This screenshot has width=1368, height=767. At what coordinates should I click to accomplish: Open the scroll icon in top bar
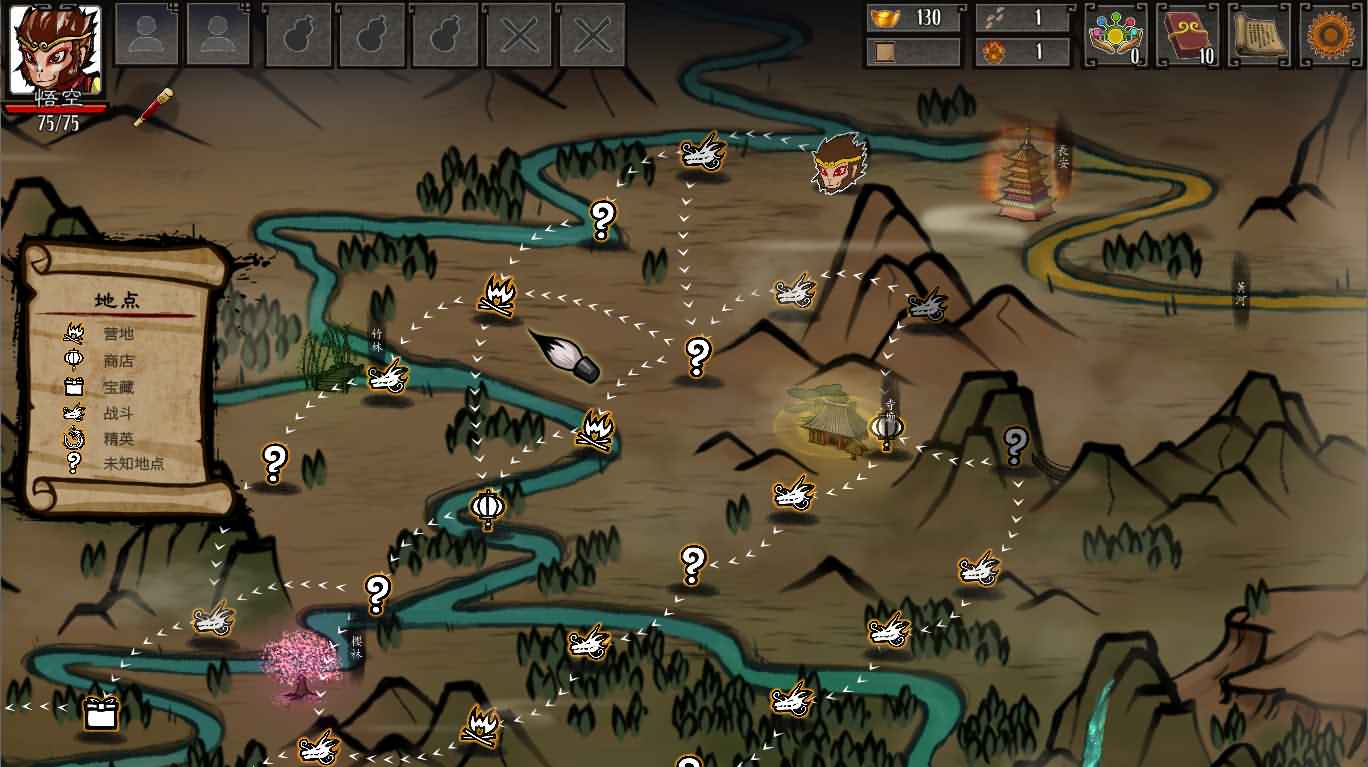click(1259, 35)
